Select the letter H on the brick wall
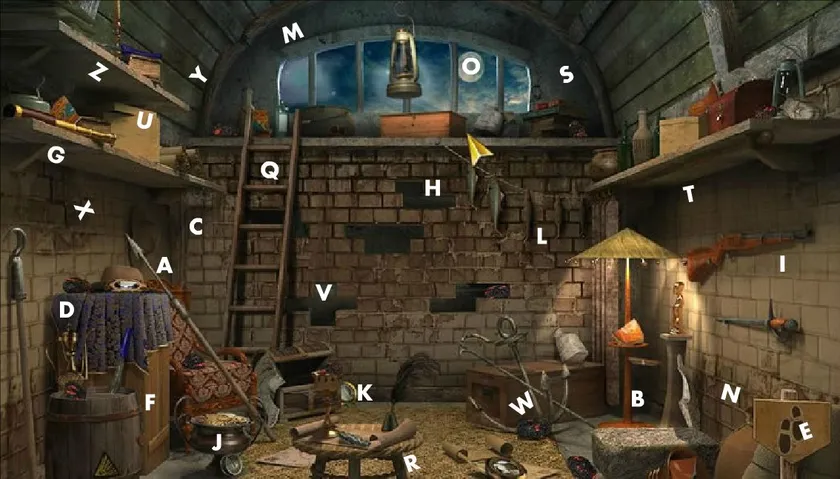 coord(432,187)
